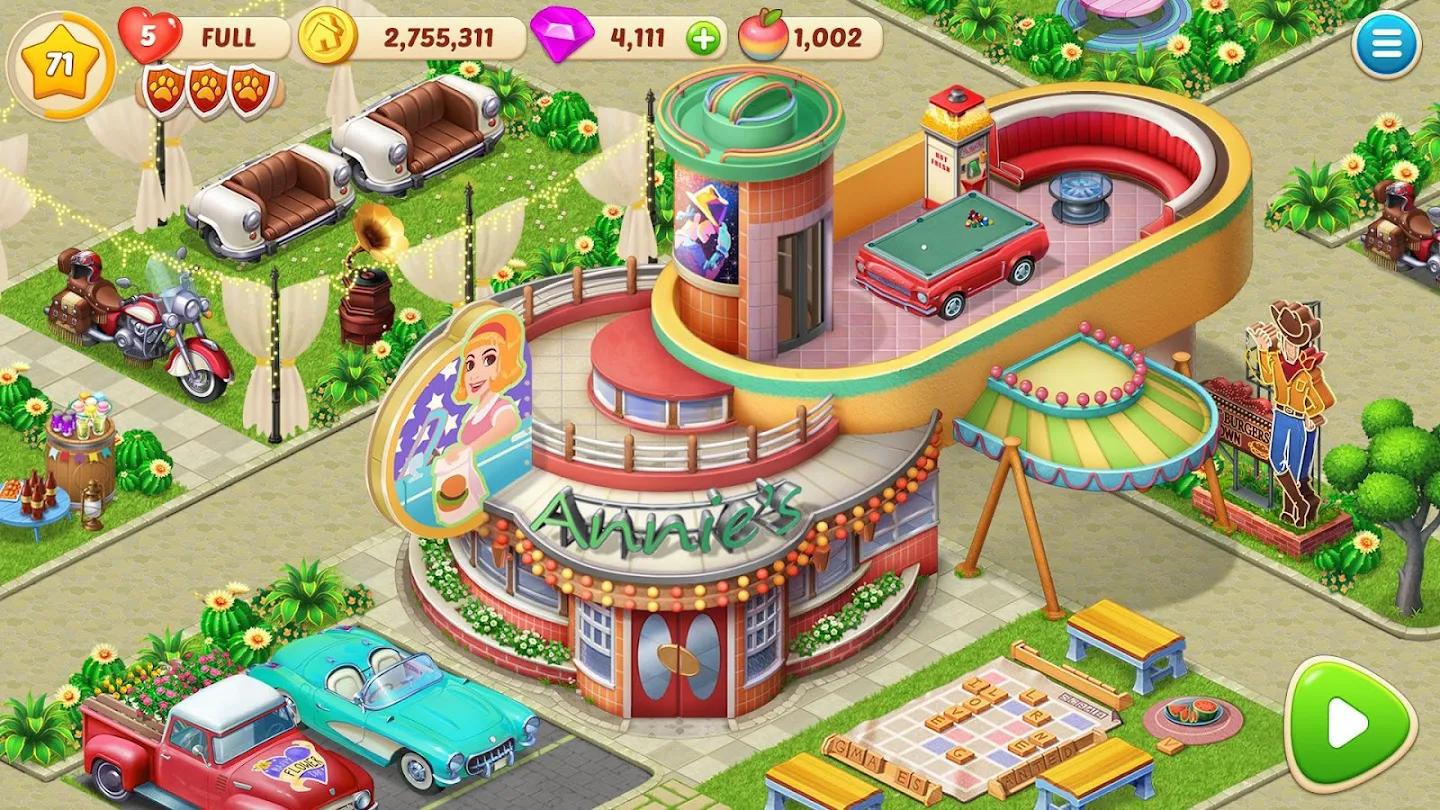Tap the heart lives icon
The image size is (1440, 810).
[149, 37]
